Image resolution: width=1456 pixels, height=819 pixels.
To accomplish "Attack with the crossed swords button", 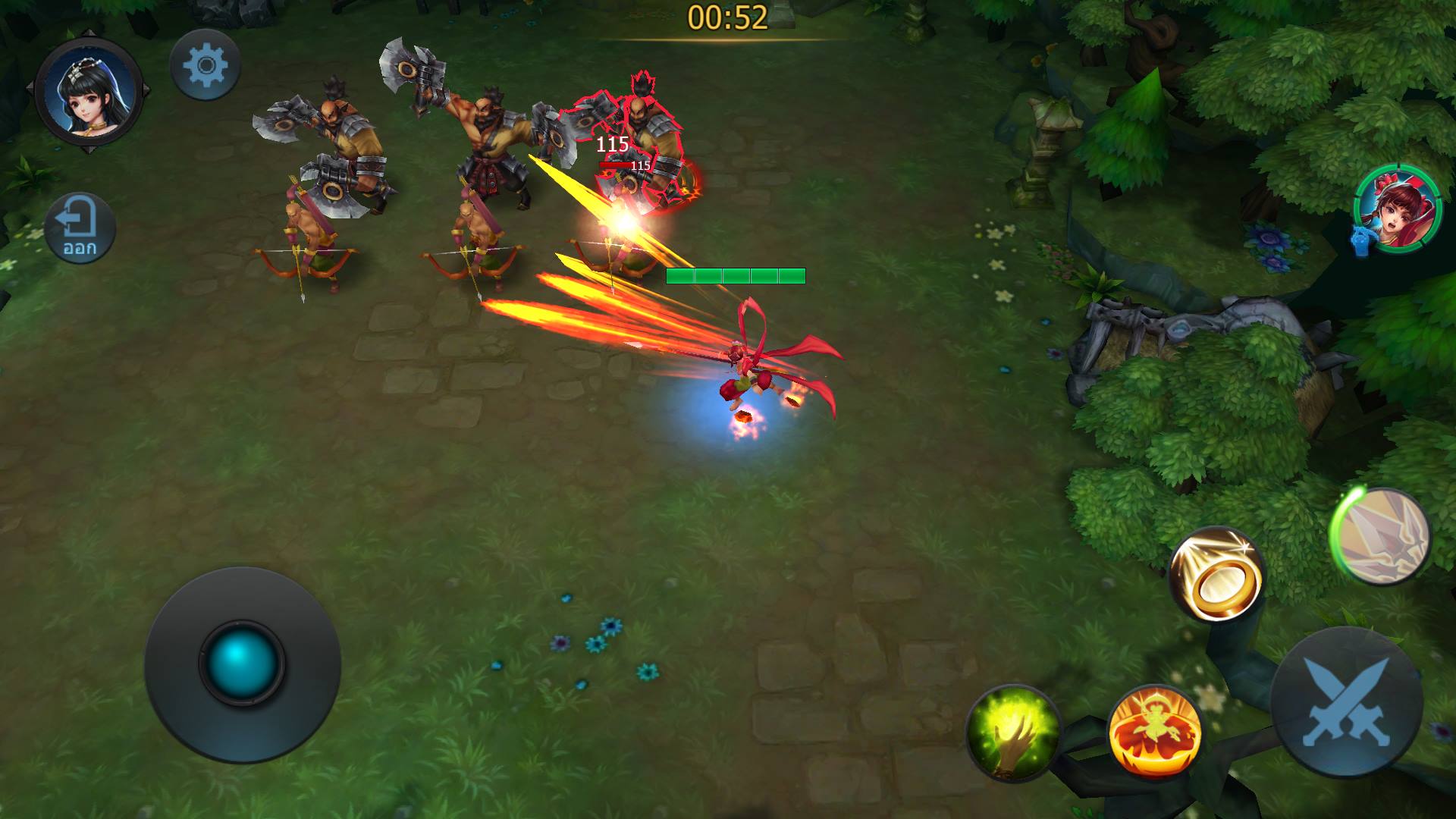I will coord(1347,701).
